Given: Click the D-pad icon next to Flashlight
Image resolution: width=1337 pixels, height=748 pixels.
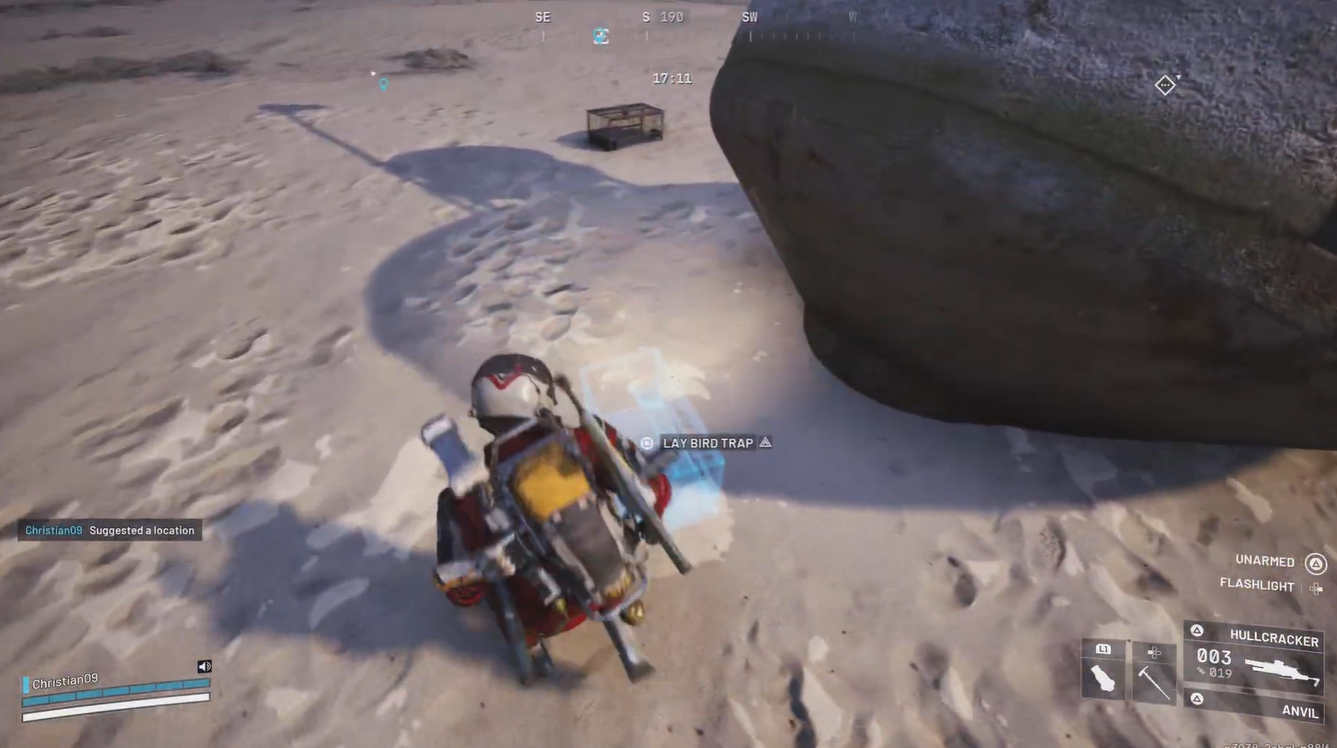Looking at the screenshot, I should (x=1315, y=589).
